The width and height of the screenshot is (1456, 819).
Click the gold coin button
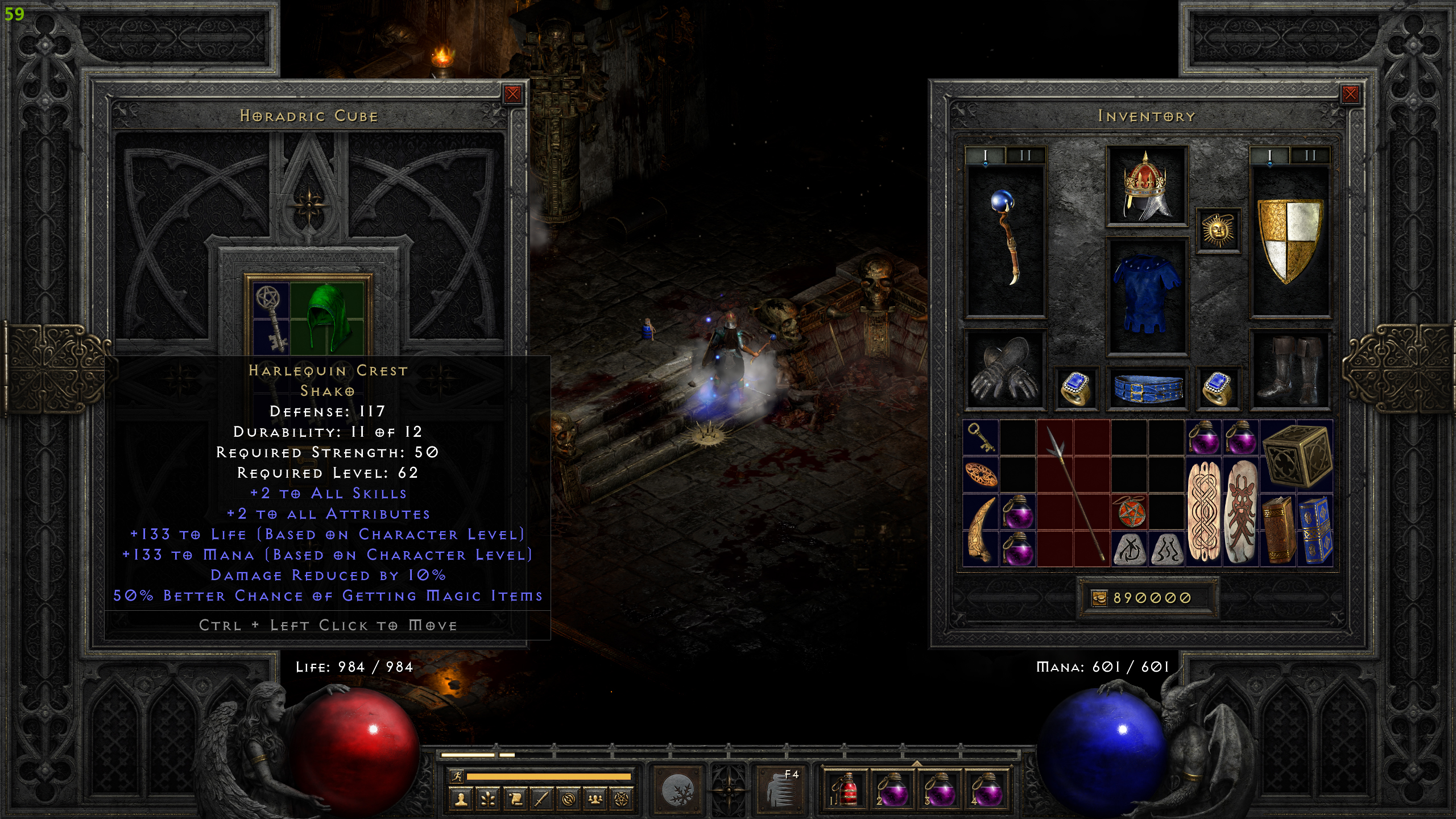click(1099, 598)
